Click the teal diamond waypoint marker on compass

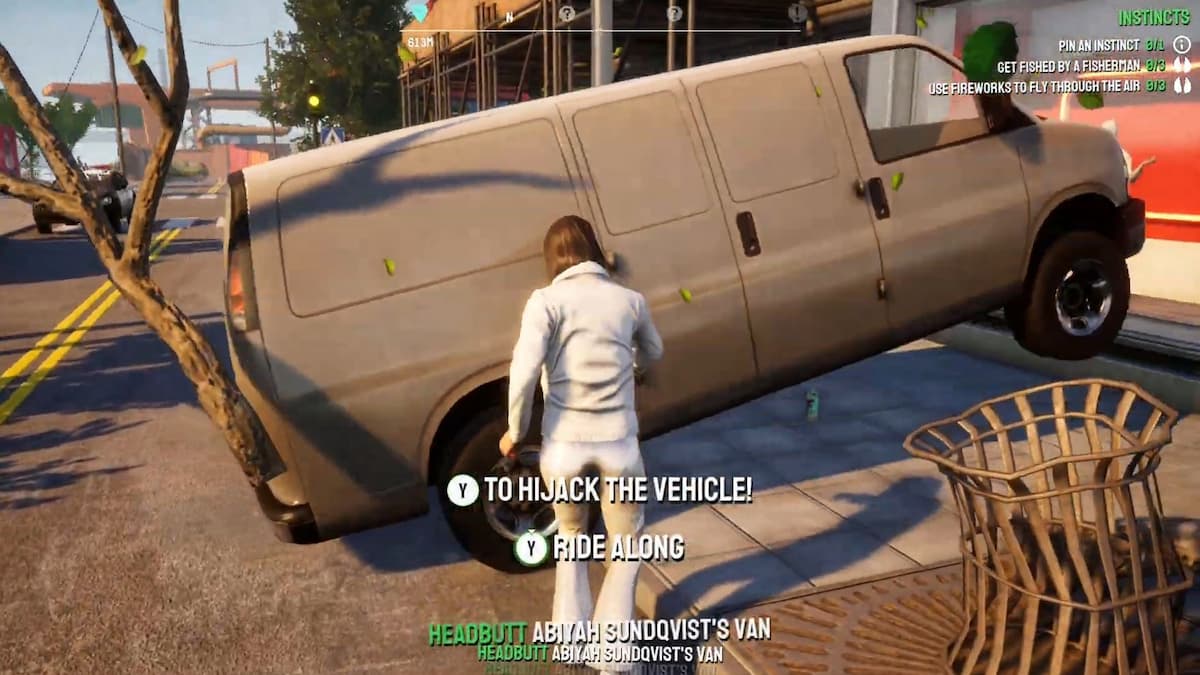417,12
